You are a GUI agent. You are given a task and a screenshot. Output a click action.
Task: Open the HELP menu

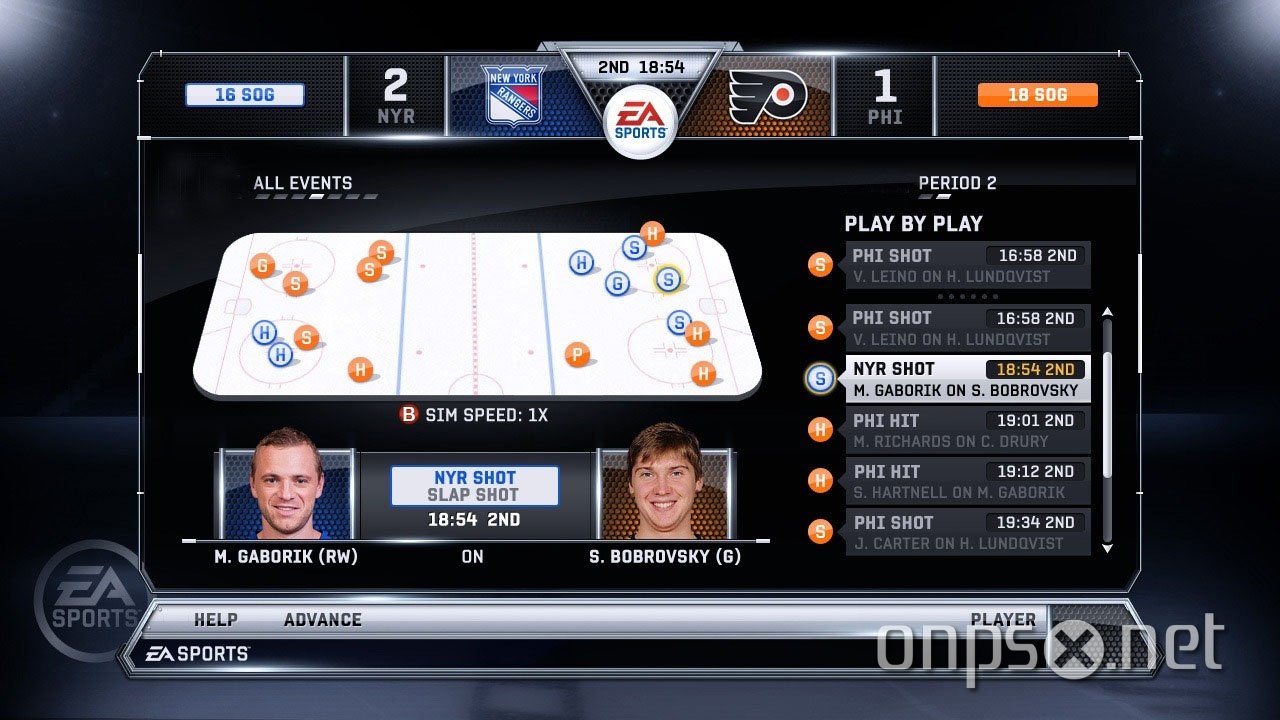(x=214, y=619)
